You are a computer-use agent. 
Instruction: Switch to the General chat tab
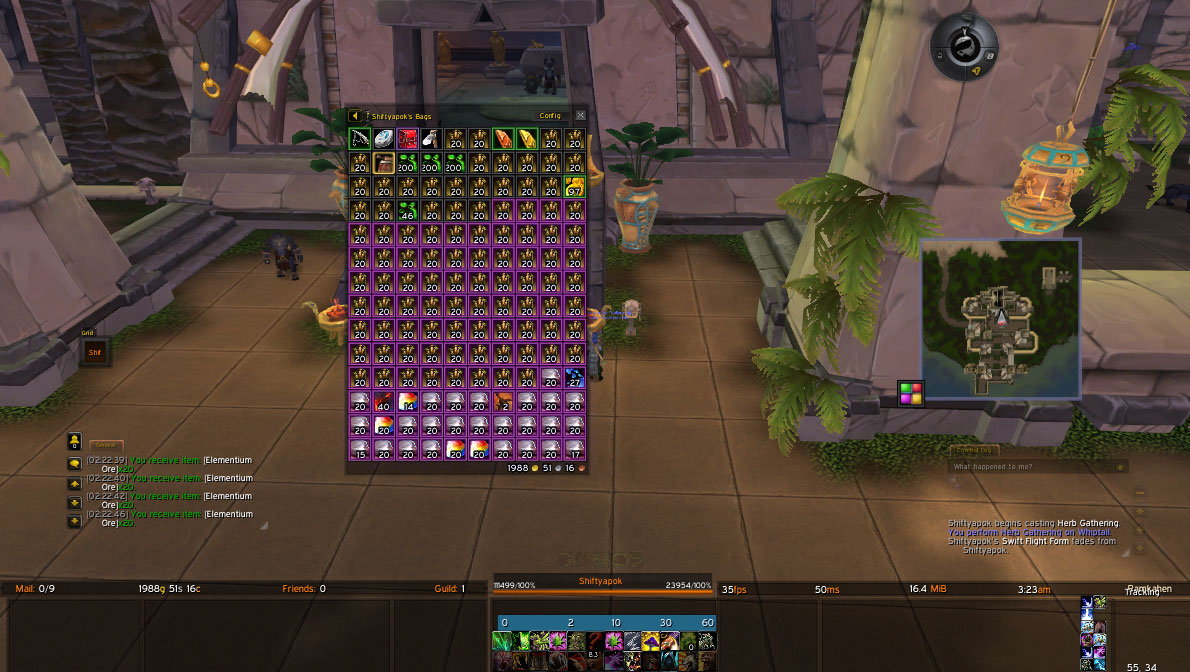105,445
